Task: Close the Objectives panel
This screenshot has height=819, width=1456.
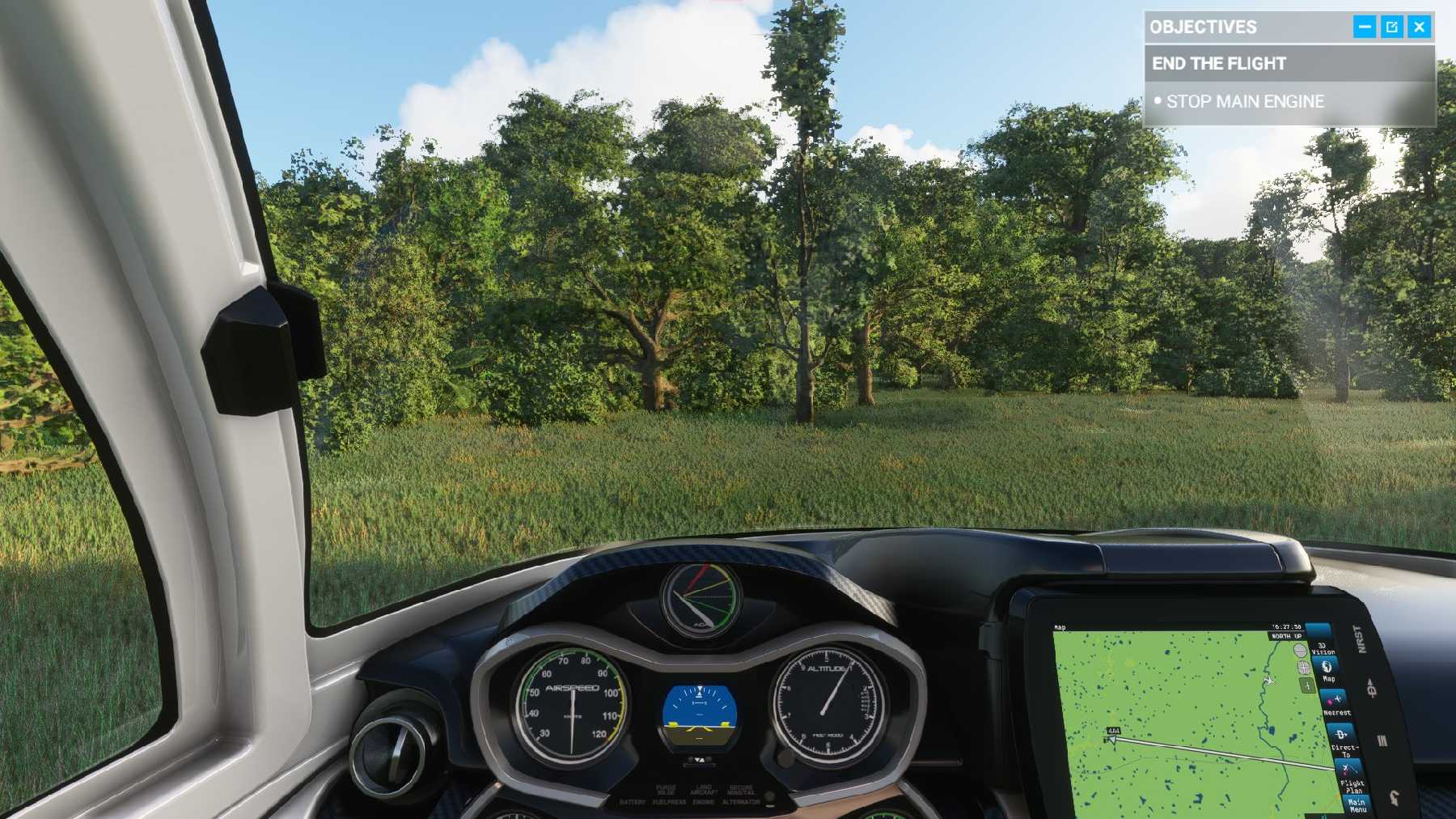Action: pos(1420,27)
